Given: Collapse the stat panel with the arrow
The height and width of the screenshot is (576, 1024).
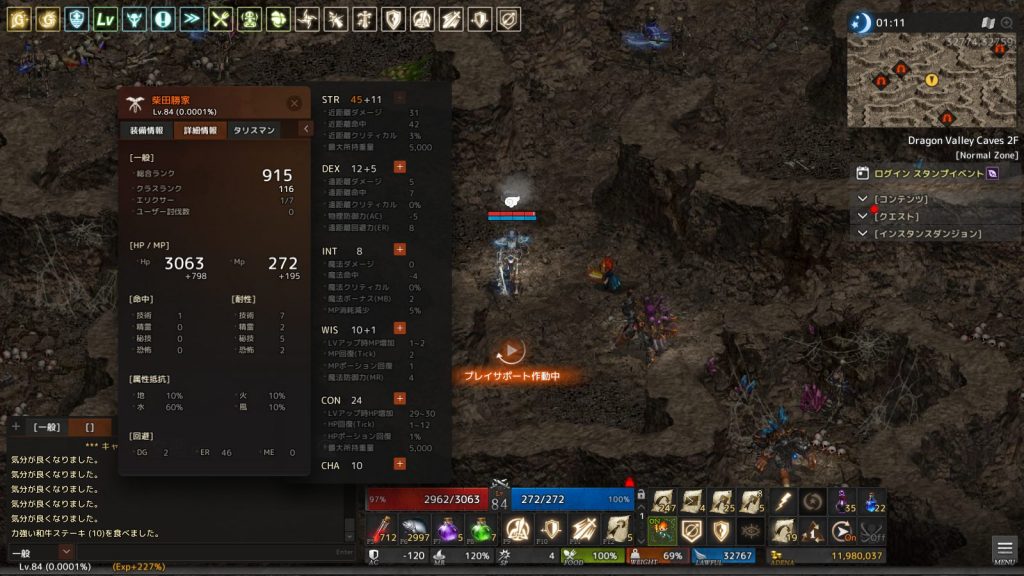Looking at the screenshot, I should [306, 129].
